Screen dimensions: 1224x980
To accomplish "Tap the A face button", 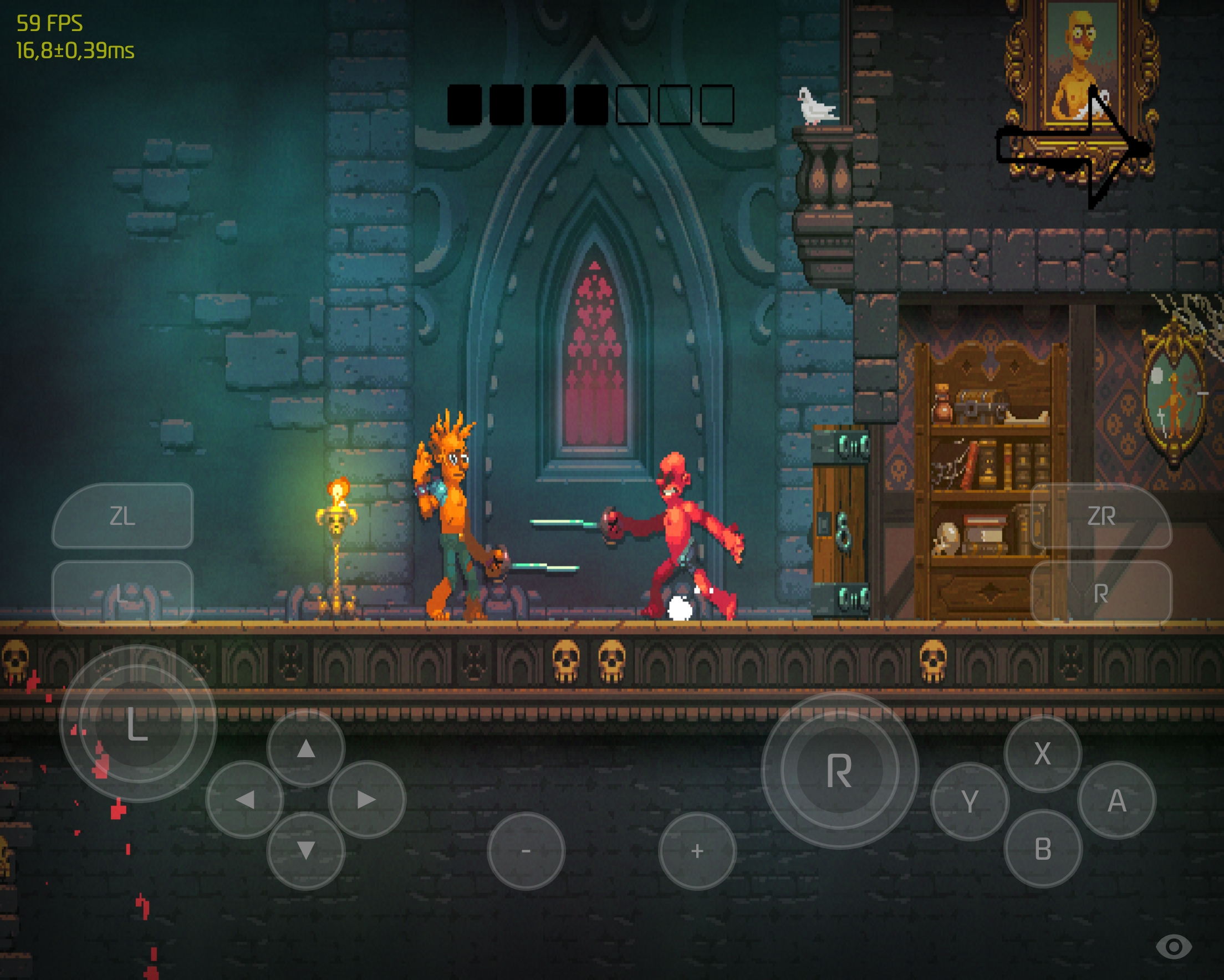I will [1116, 800].
